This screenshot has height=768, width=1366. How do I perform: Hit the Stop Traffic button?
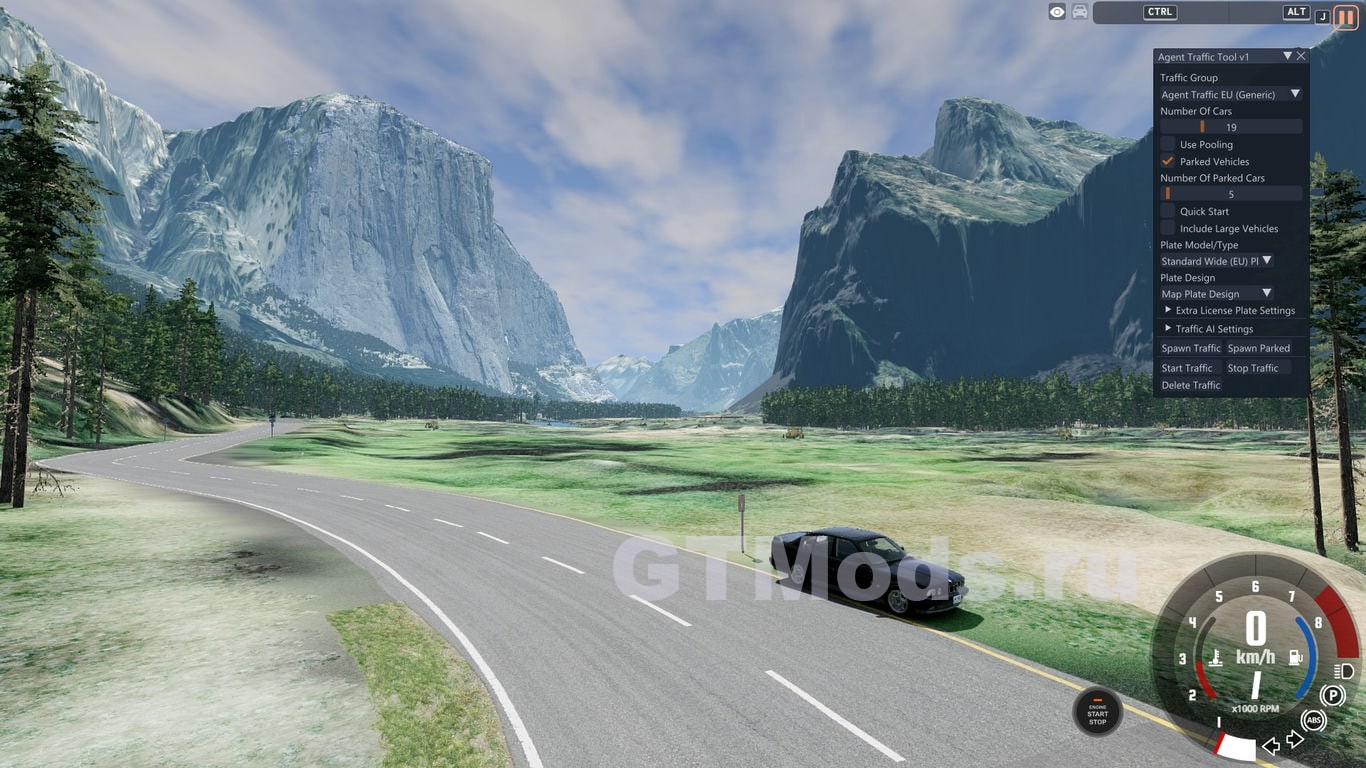(1253, 368)
